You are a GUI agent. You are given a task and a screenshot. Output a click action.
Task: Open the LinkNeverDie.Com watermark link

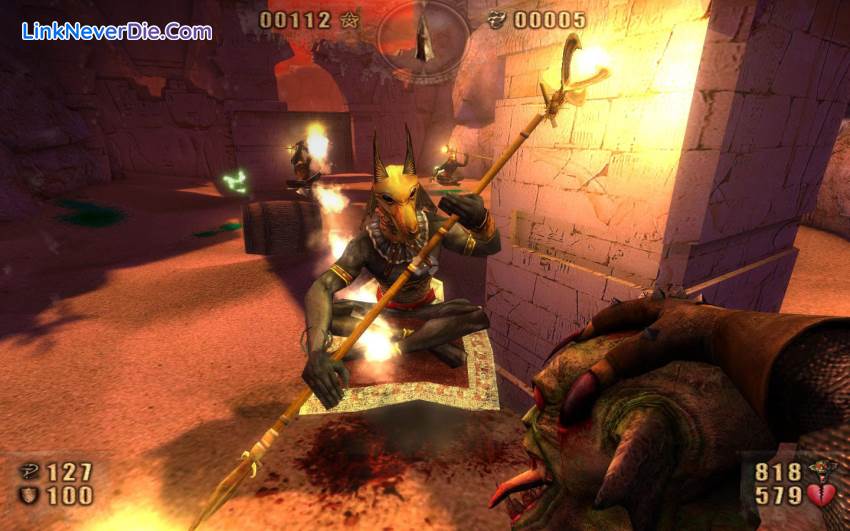(117, 31)
